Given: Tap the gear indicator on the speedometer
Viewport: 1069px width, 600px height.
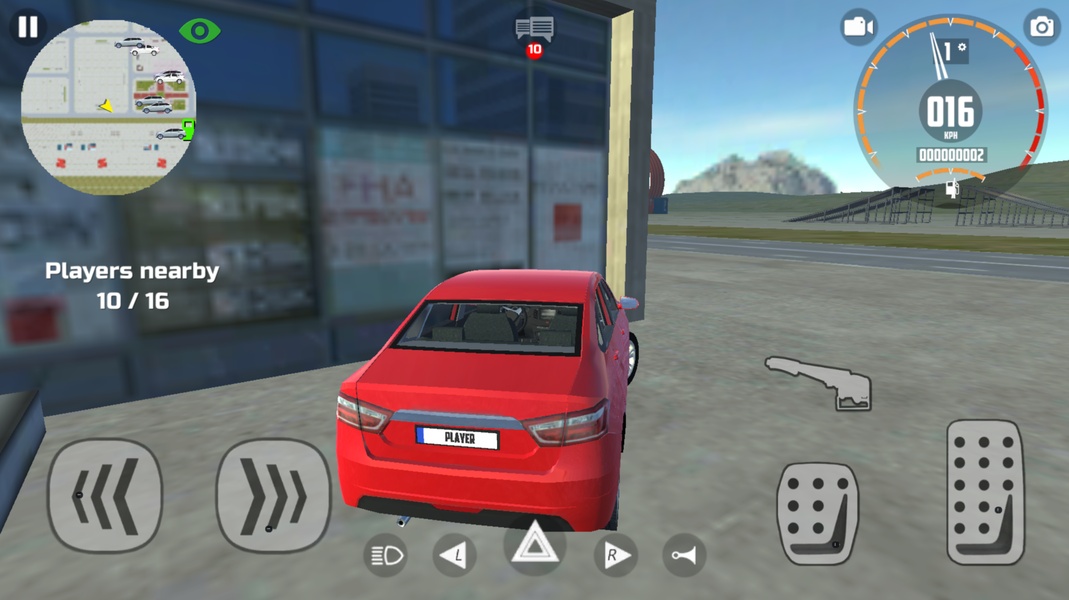Looking at the screenshot, I should 953,50.
